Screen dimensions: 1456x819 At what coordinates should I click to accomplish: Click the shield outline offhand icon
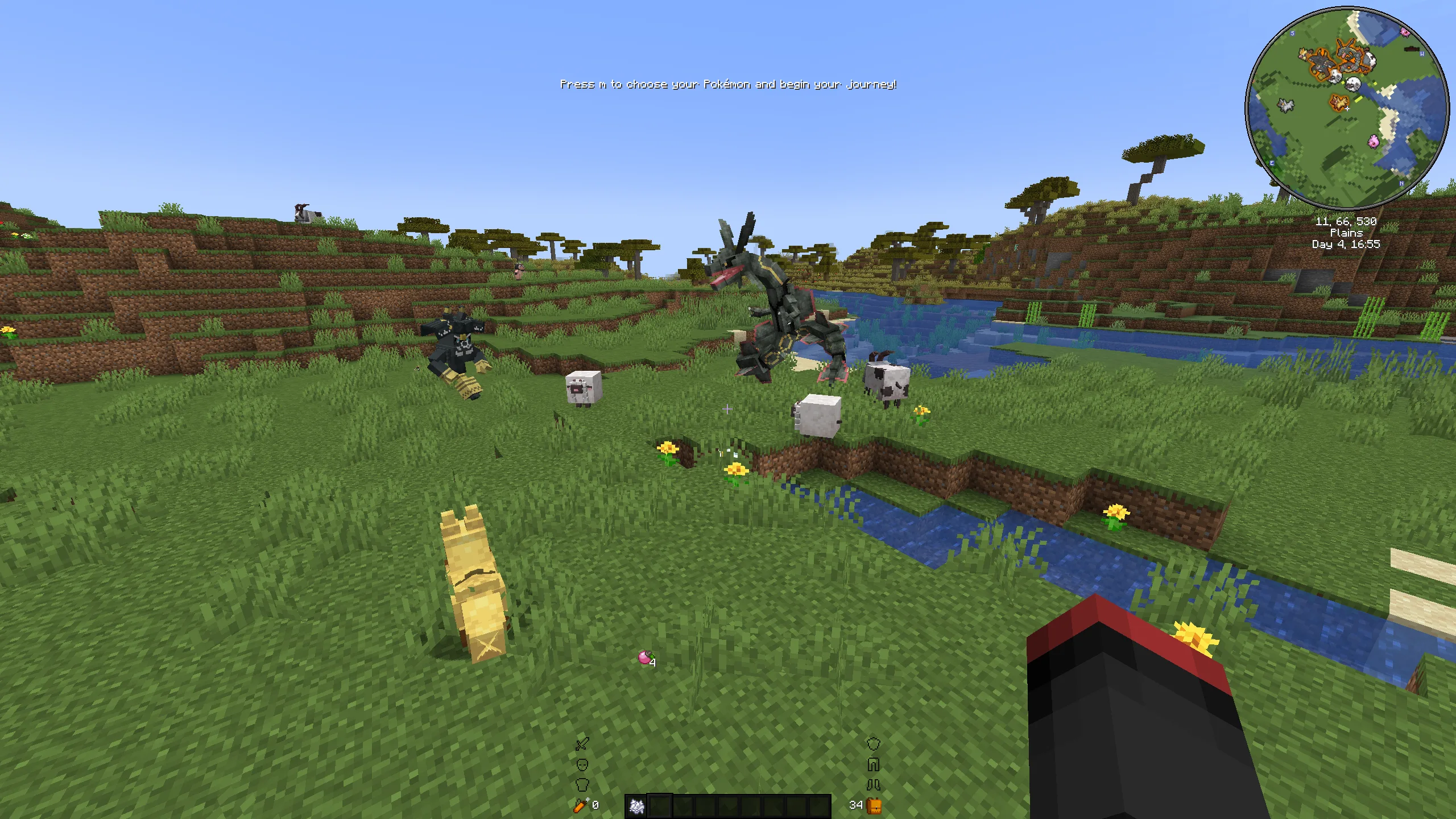(x=873, y=743)
